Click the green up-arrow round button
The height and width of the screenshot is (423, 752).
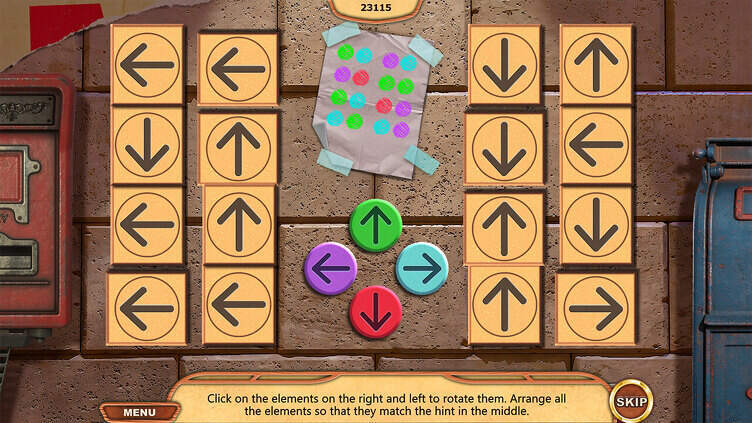(x=375, y=225)
